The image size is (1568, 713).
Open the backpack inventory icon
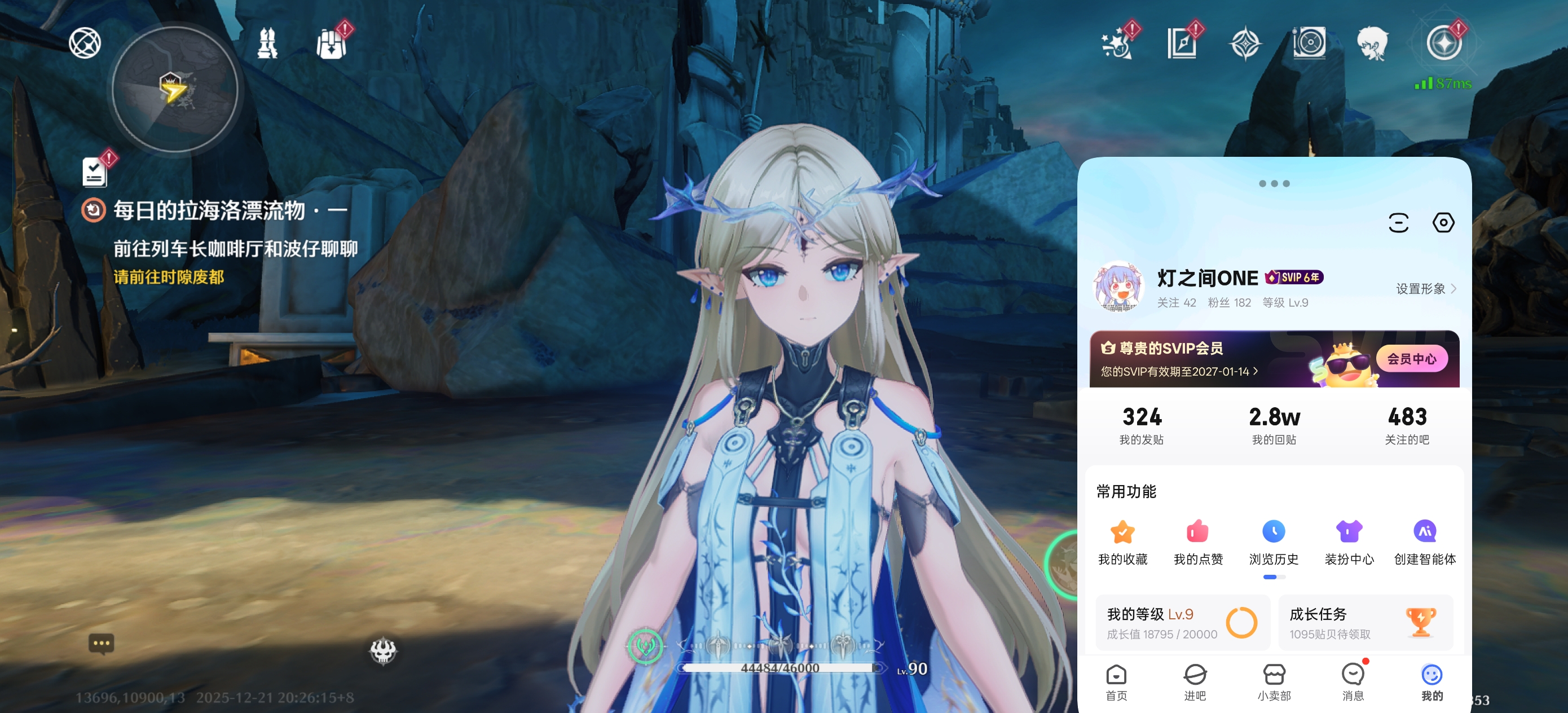(x=332, y=44)
